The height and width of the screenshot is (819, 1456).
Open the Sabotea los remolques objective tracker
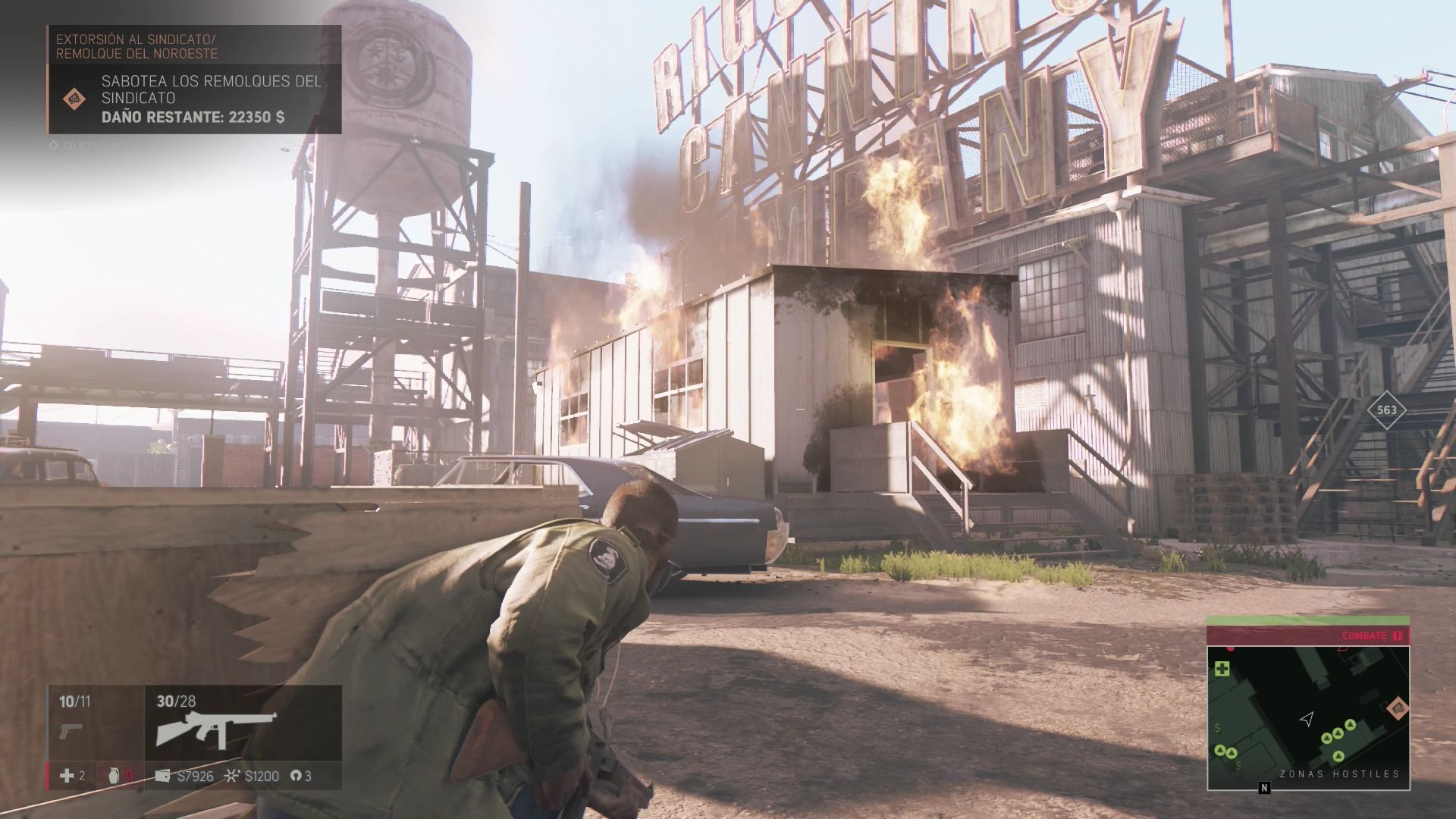point(212,99)
